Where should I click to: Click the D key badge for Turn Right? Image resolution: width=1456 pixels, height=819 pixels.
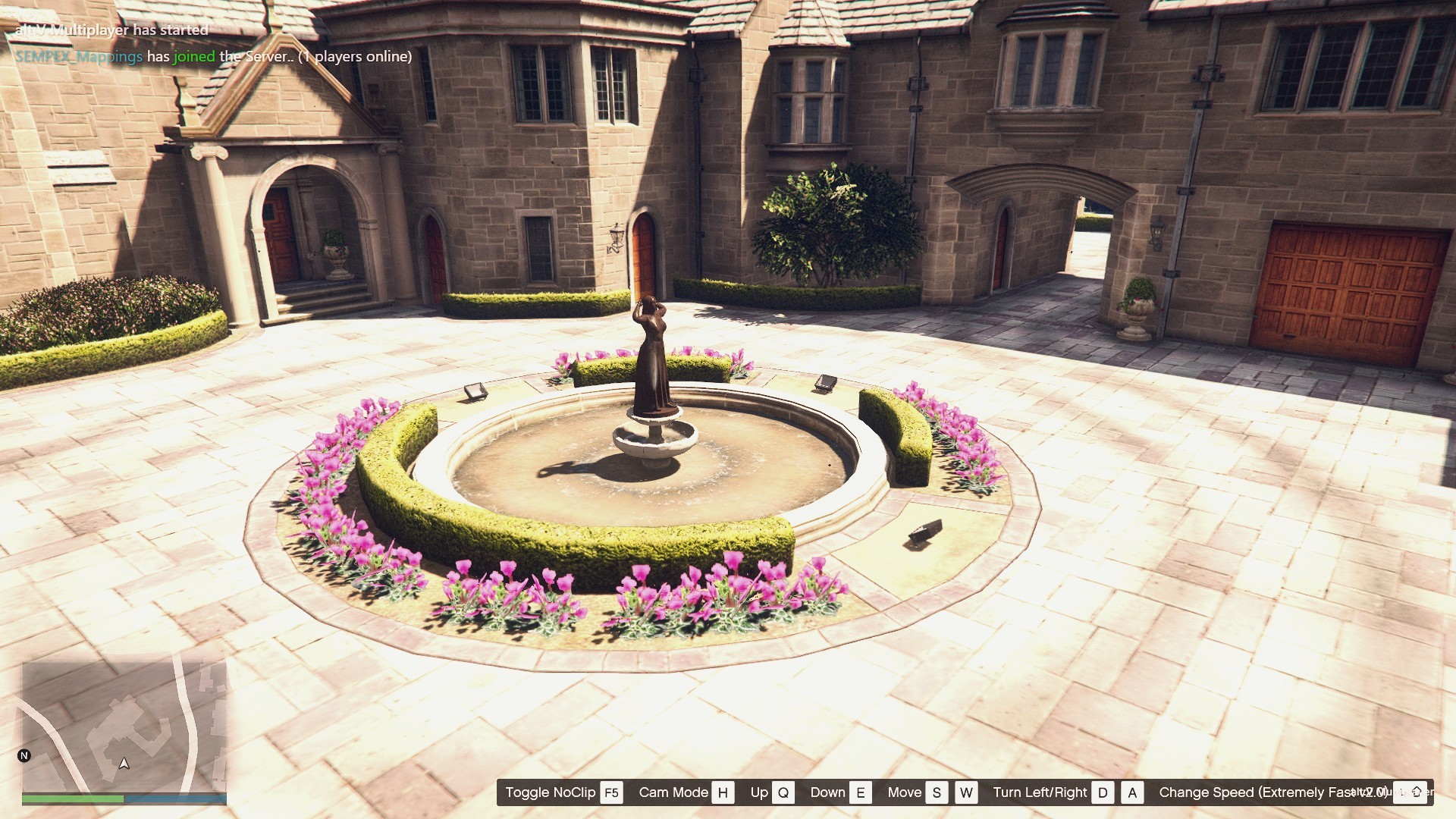(1103, 792)
